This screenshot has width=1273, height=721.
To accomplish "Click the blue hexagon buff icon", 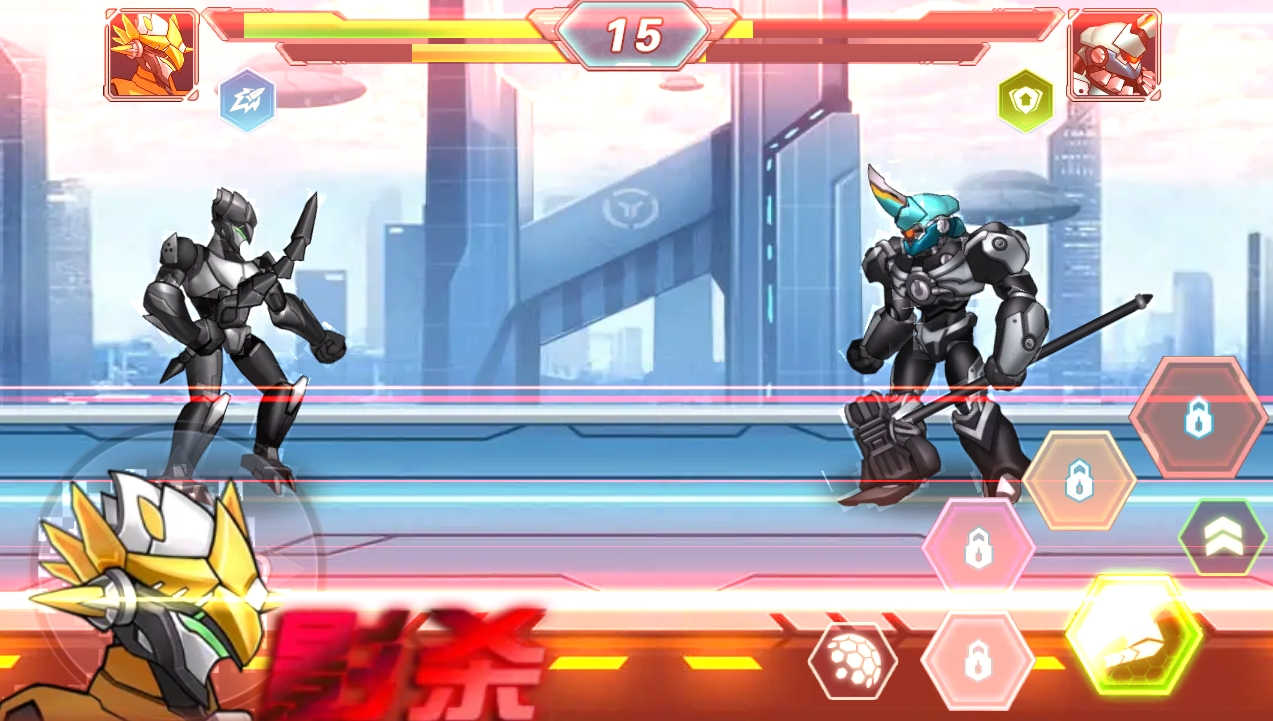I will click(247, 100).
